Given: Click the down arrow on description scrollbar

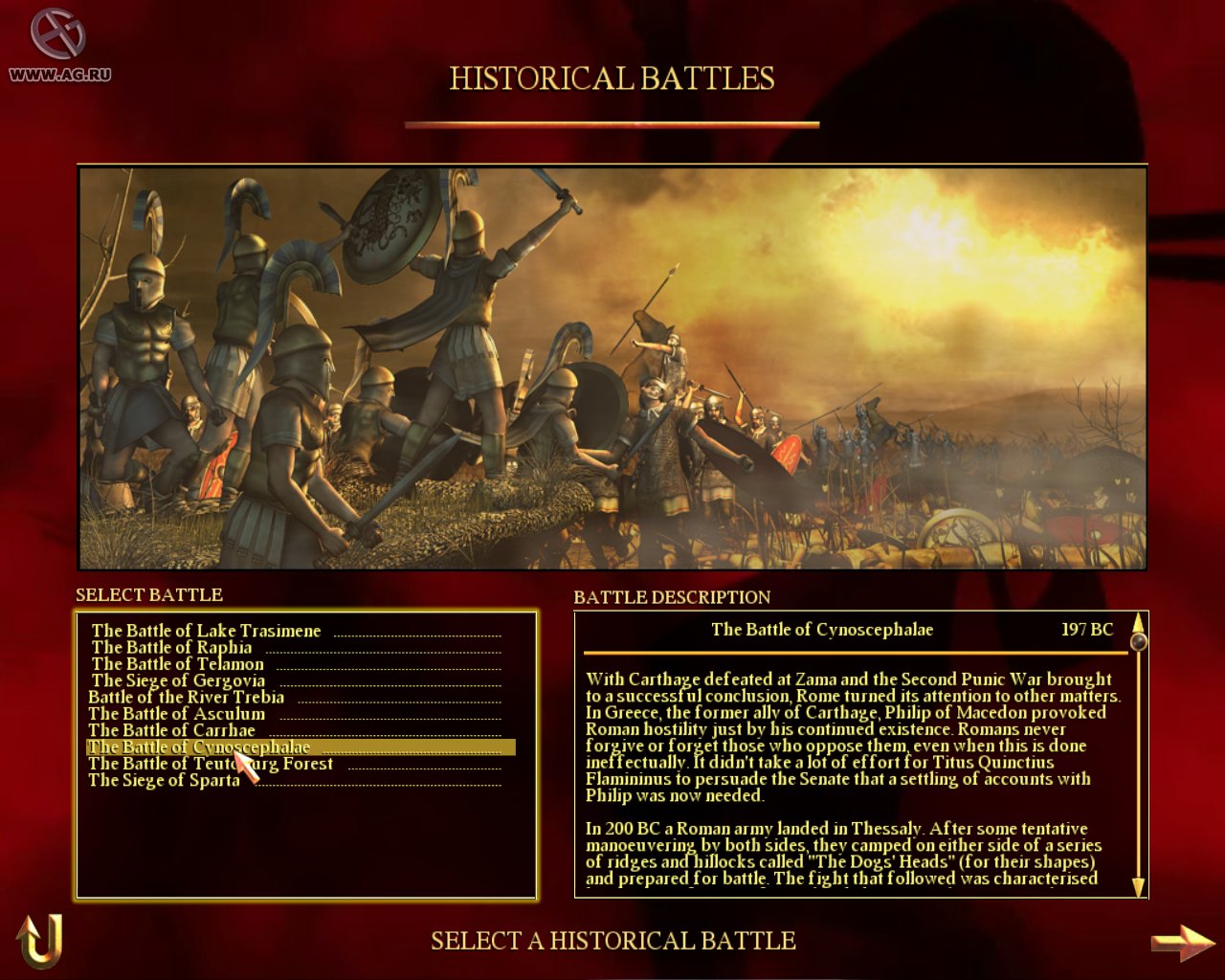Looking at the screenshot, I should click(x=1137, y=885).
